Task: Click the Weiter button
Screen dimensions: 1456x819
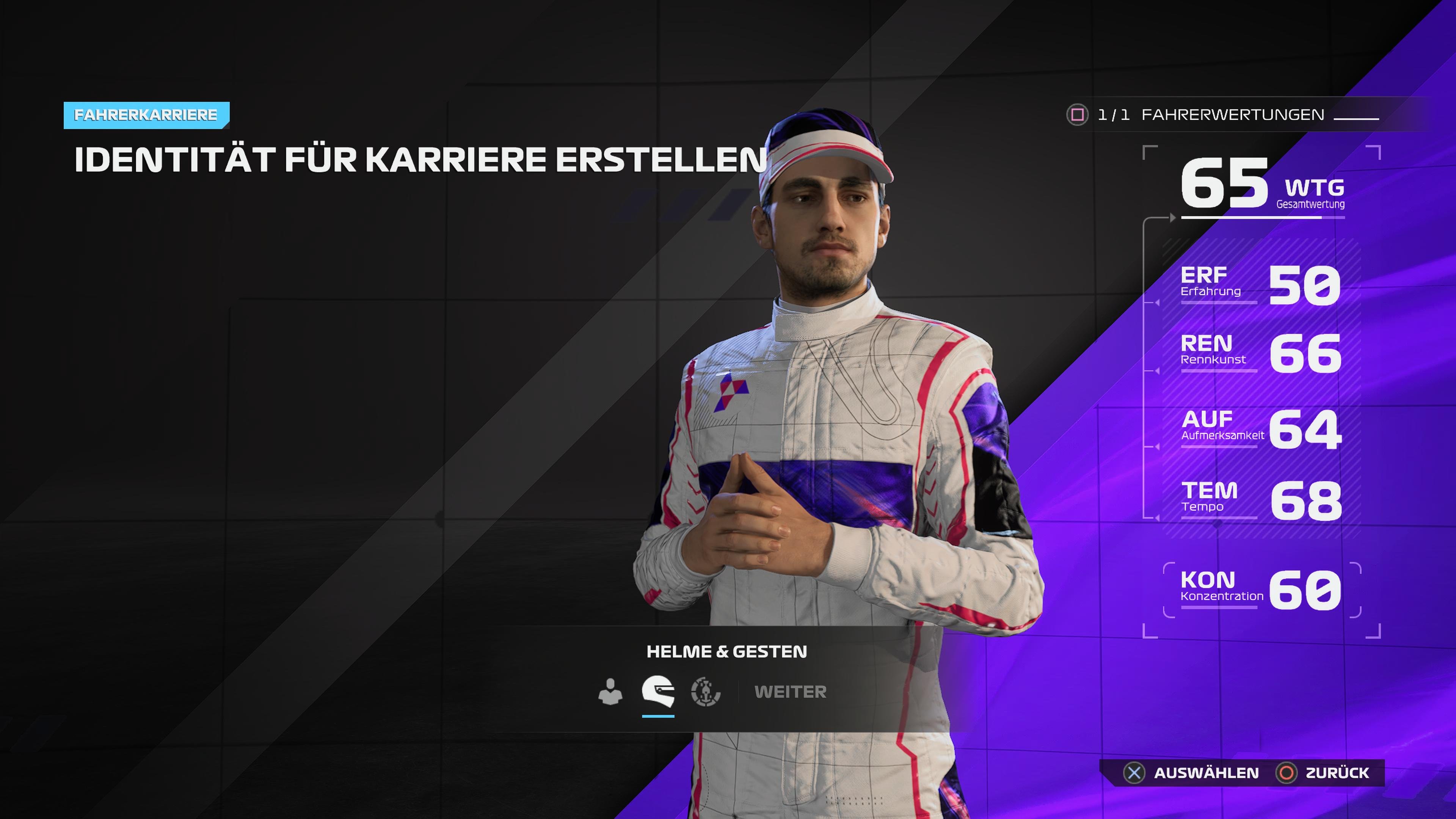Action: tap(790, 692)
